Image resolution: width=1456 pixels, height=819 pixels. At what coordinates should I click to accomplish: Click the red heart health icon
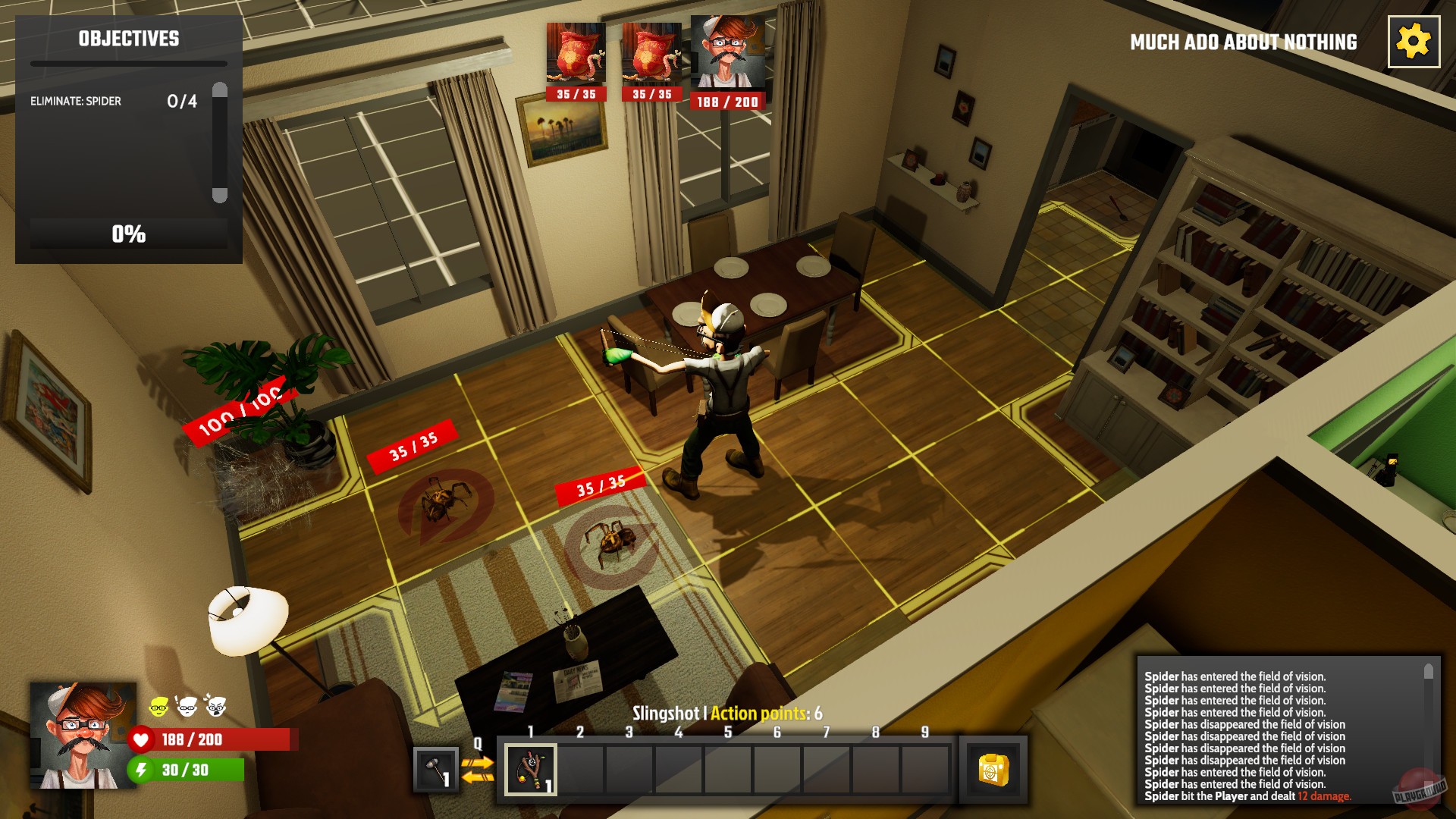(x=143, y=740)
